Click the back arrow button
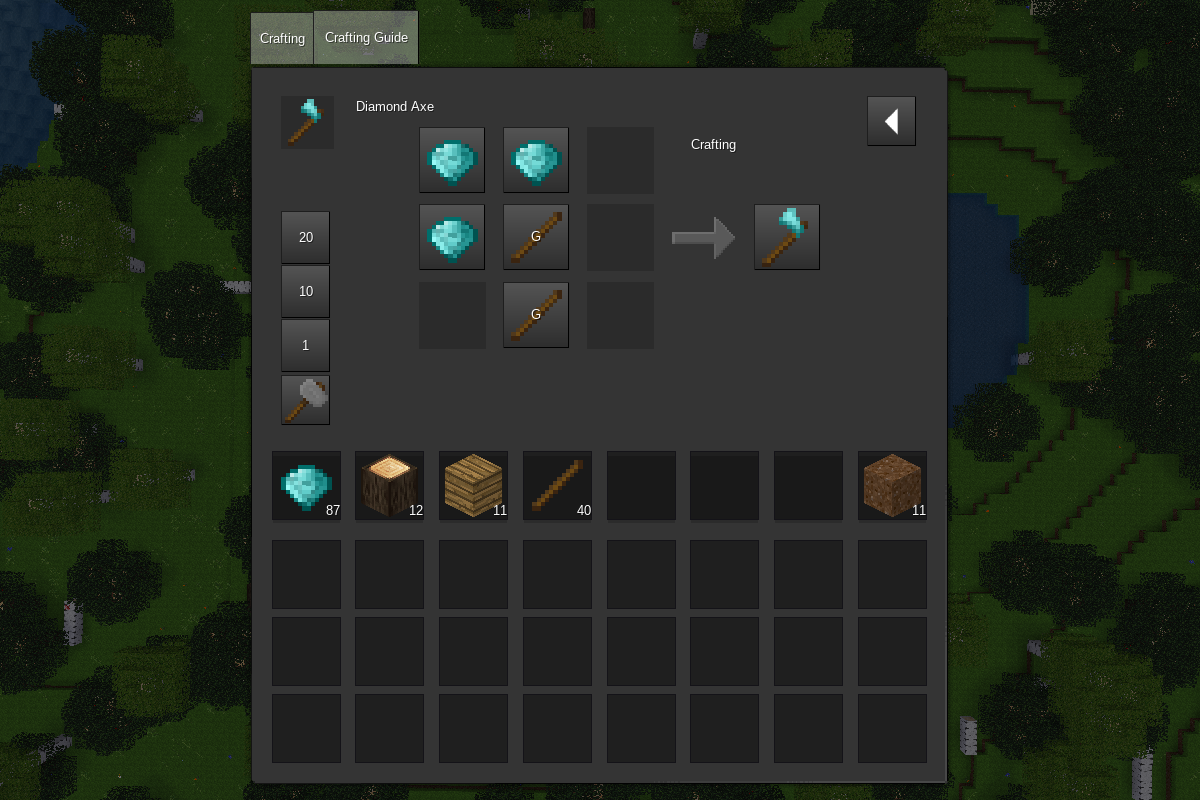 coord(891,121)
